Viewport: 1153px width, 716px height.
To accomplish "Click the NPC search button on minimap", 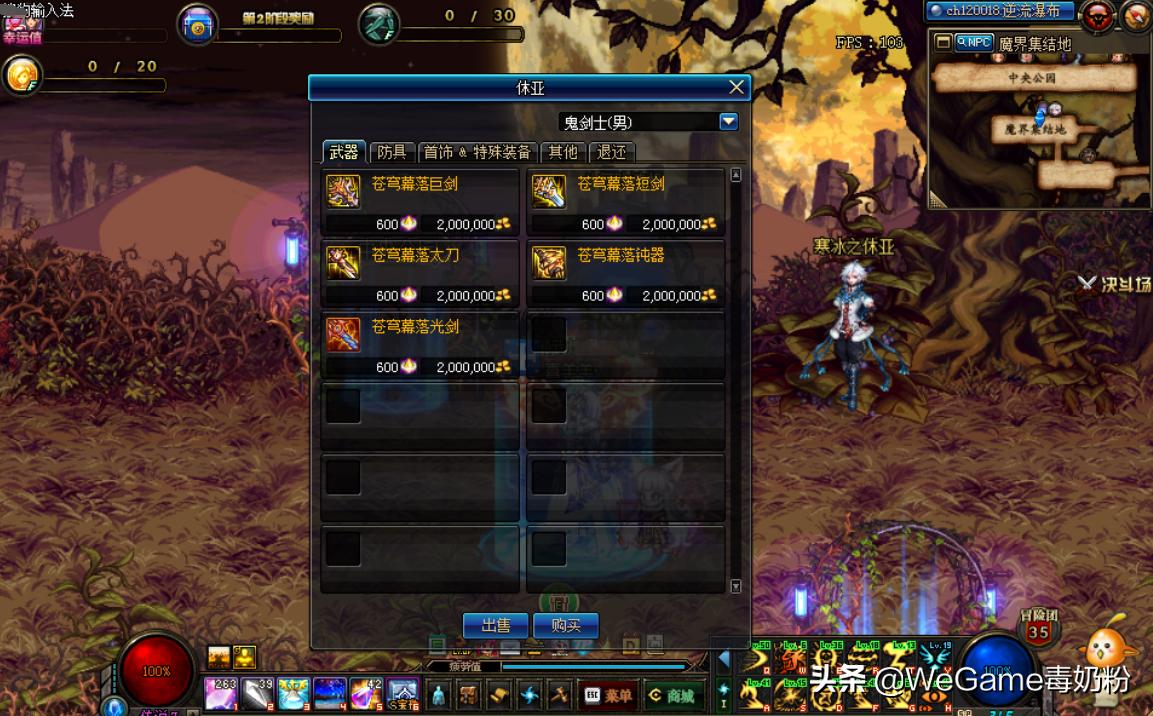I will pyautogui.click(x=973, y=43).
